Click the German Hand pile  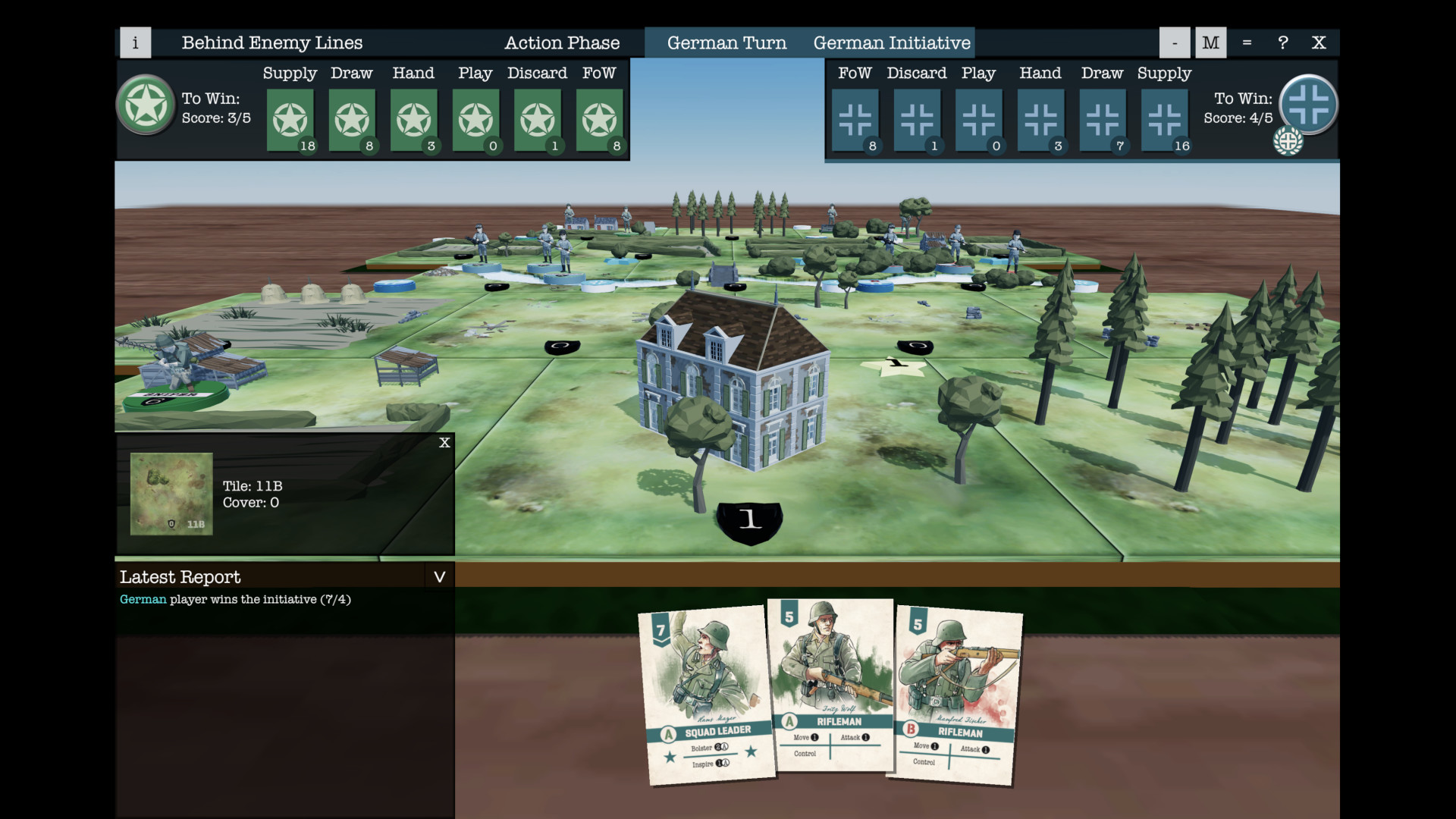pyautogui.click(x=1040, y=119)
